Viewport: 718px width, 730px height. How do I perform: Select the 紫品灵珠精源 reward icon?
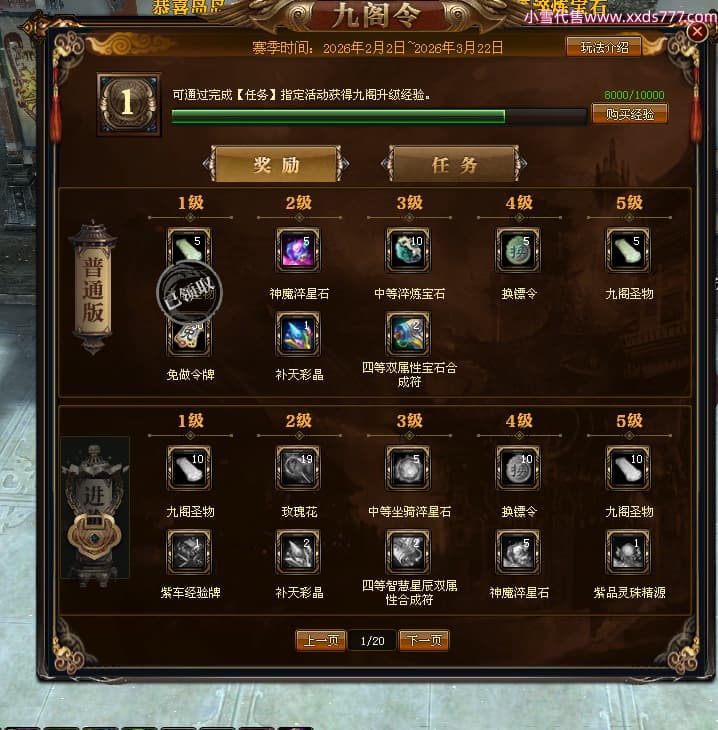628,551
